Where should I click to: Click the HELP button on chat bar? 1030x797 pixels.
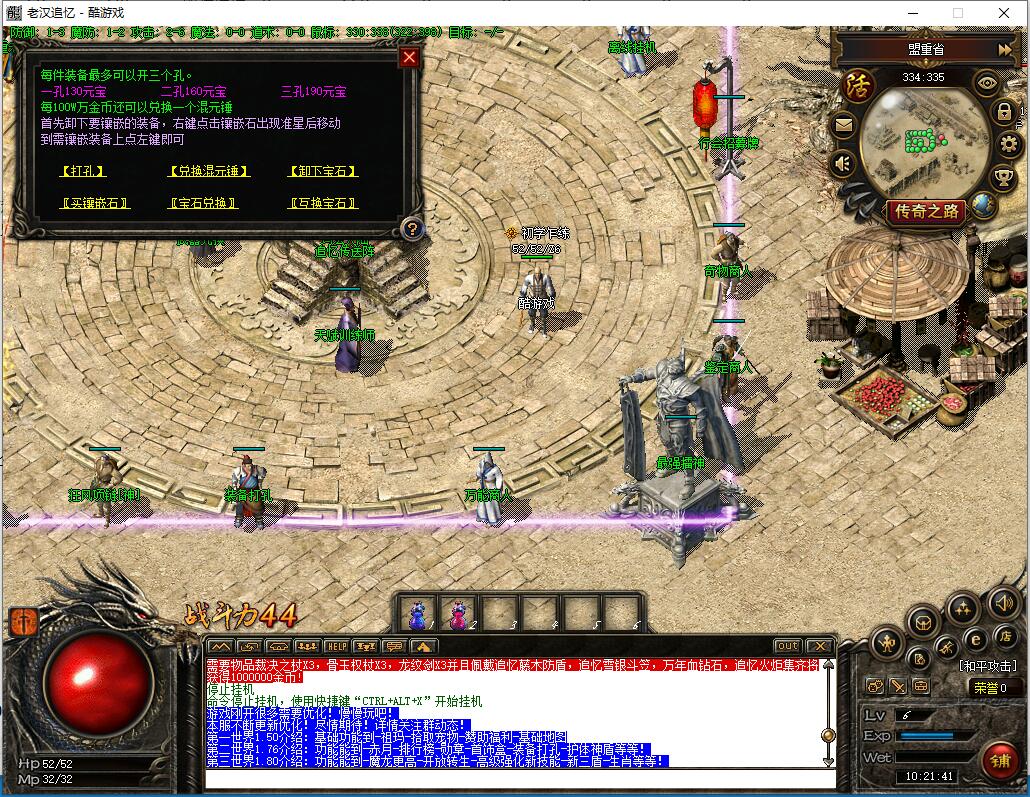337,646
